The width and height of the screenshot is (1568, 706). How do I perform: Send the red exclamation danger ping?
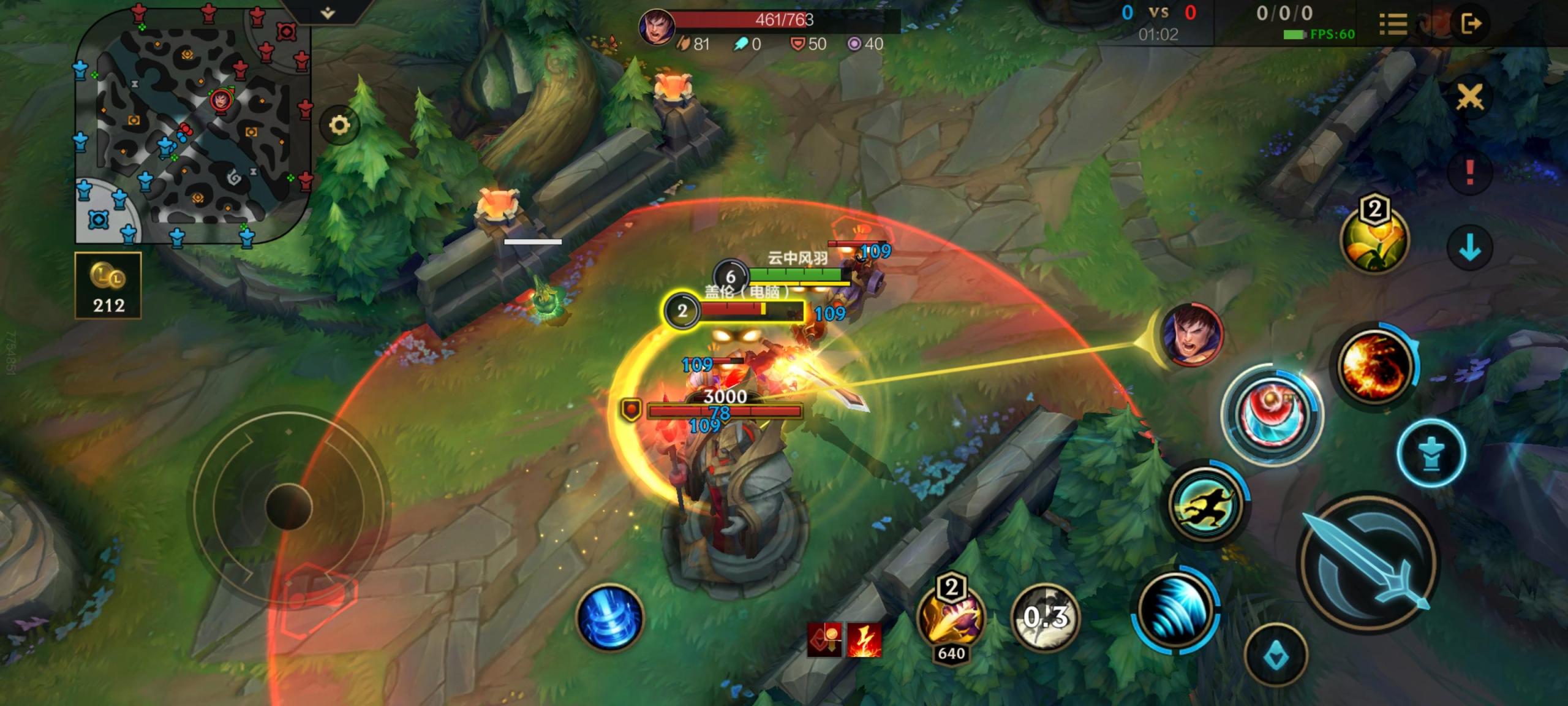tap(1469, 172)
